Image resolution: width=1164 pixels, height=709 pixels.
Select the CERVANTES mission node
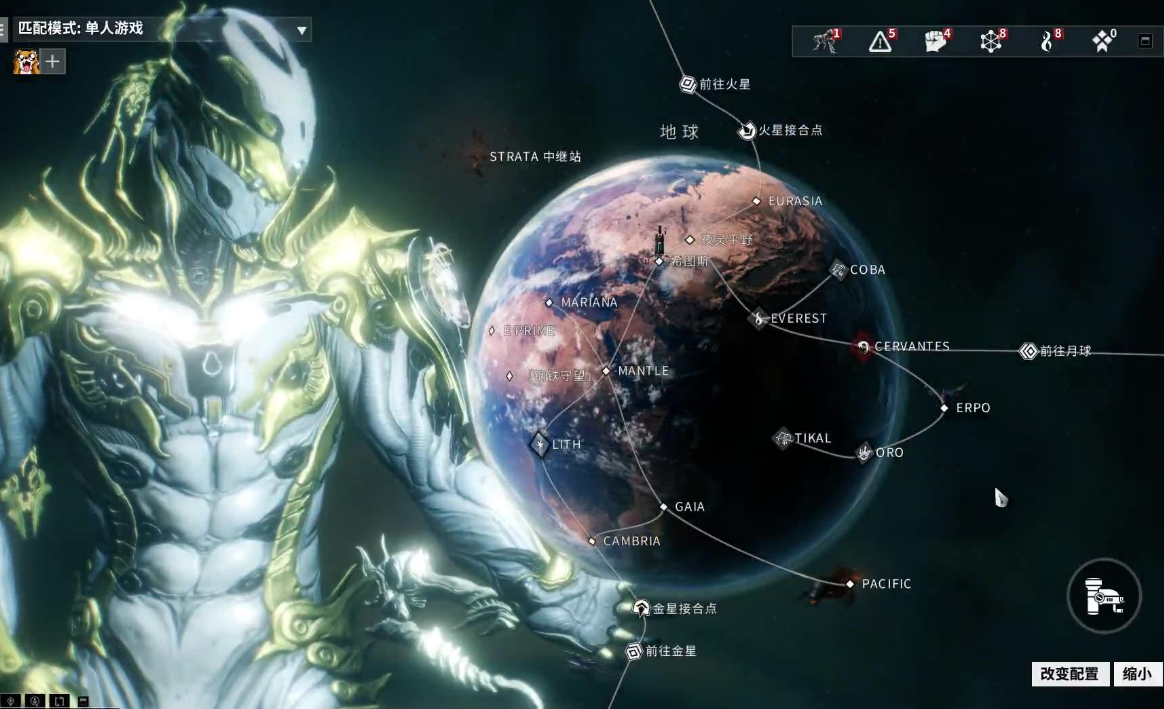pyautogui.click(x=863, y=347)
